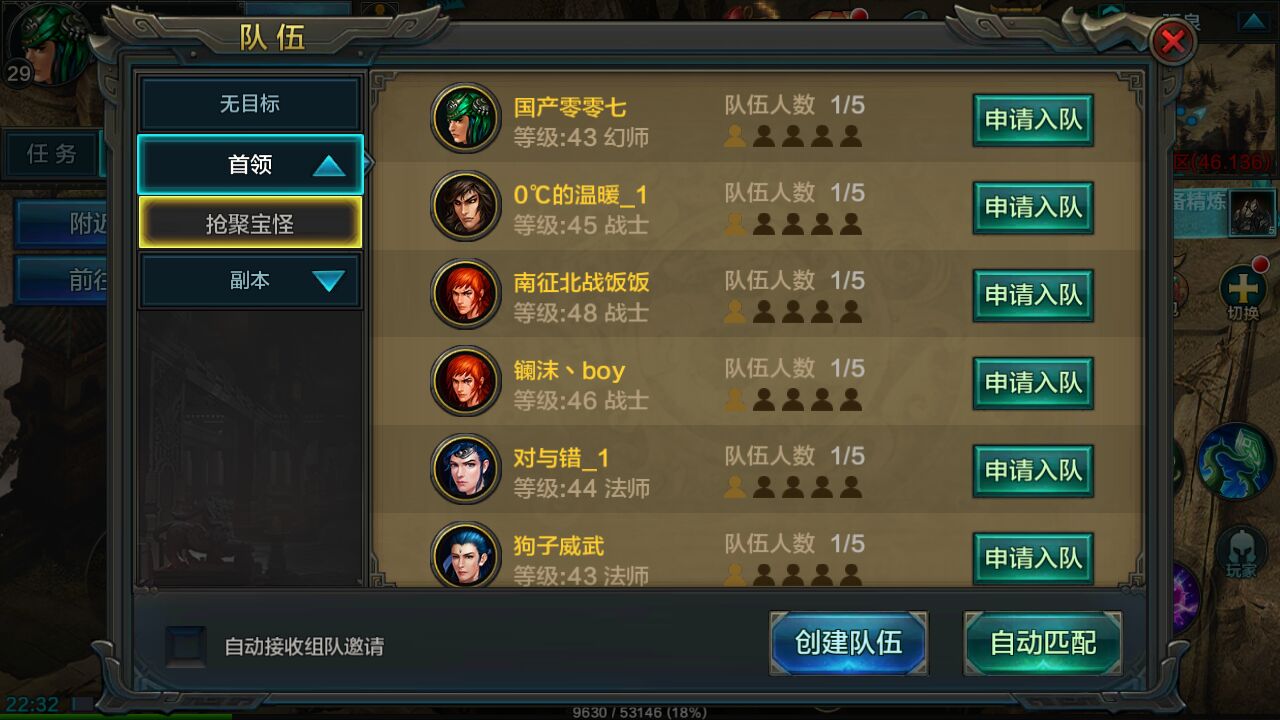Switch to the 任务 tab
This screenshot has width=1280, height=720.
point(52,155)
